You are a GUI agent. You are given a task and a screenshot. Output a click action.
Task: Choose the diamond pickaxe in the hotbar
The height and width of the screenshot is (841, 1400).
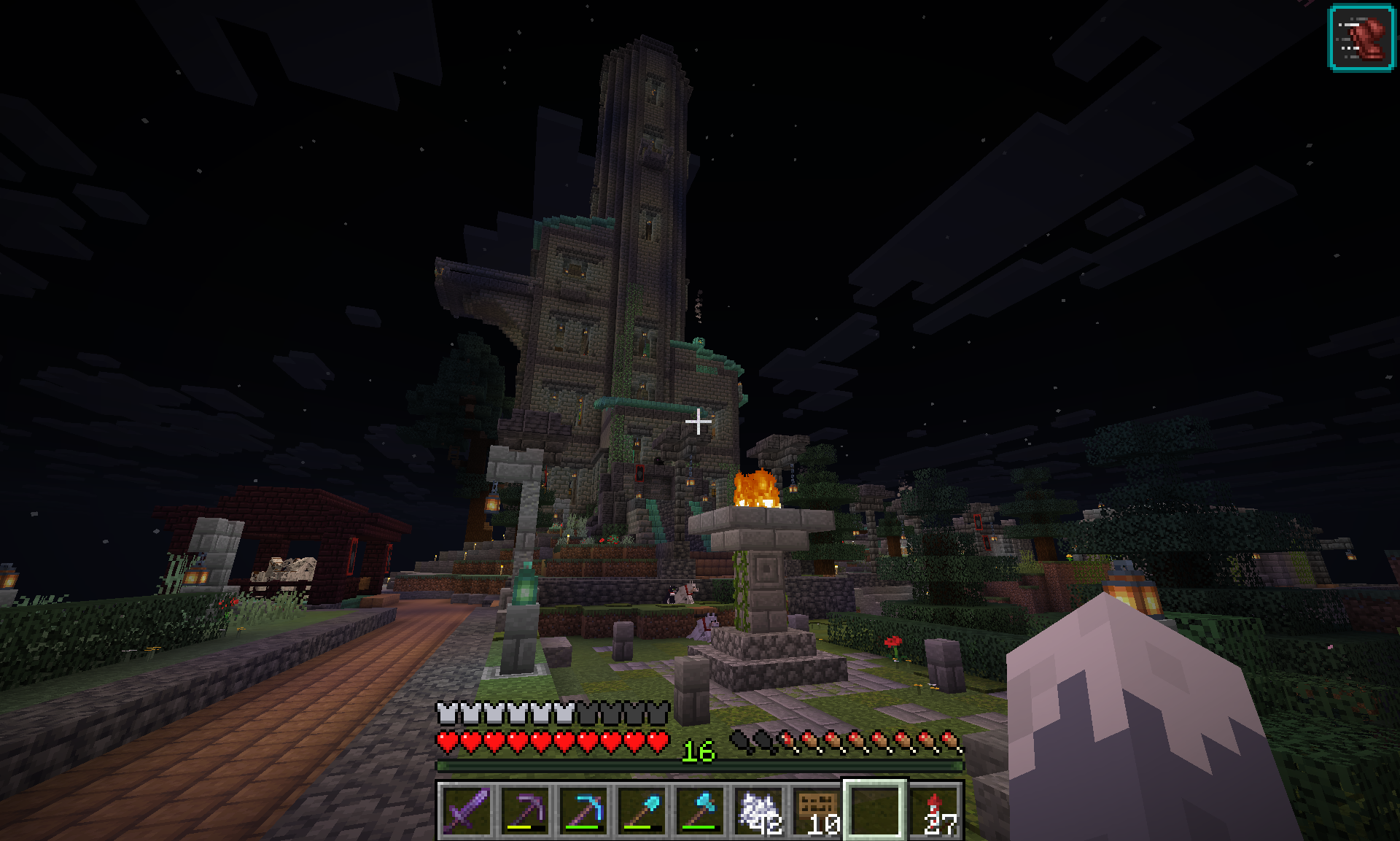(x=583, y=810)
